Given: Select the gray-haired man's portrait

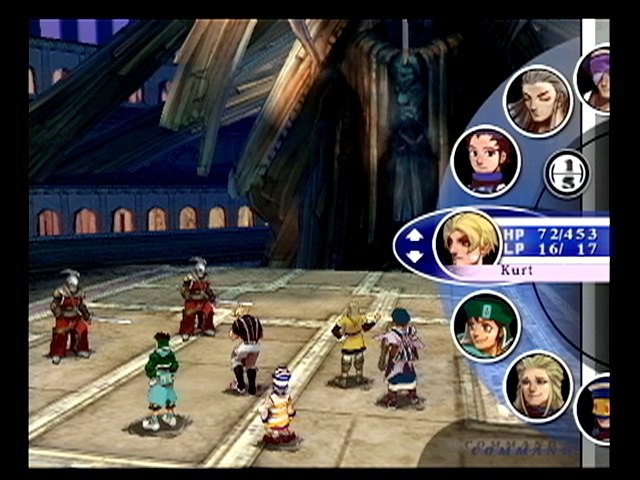Looking at the screenshot, I should [537, 100].
